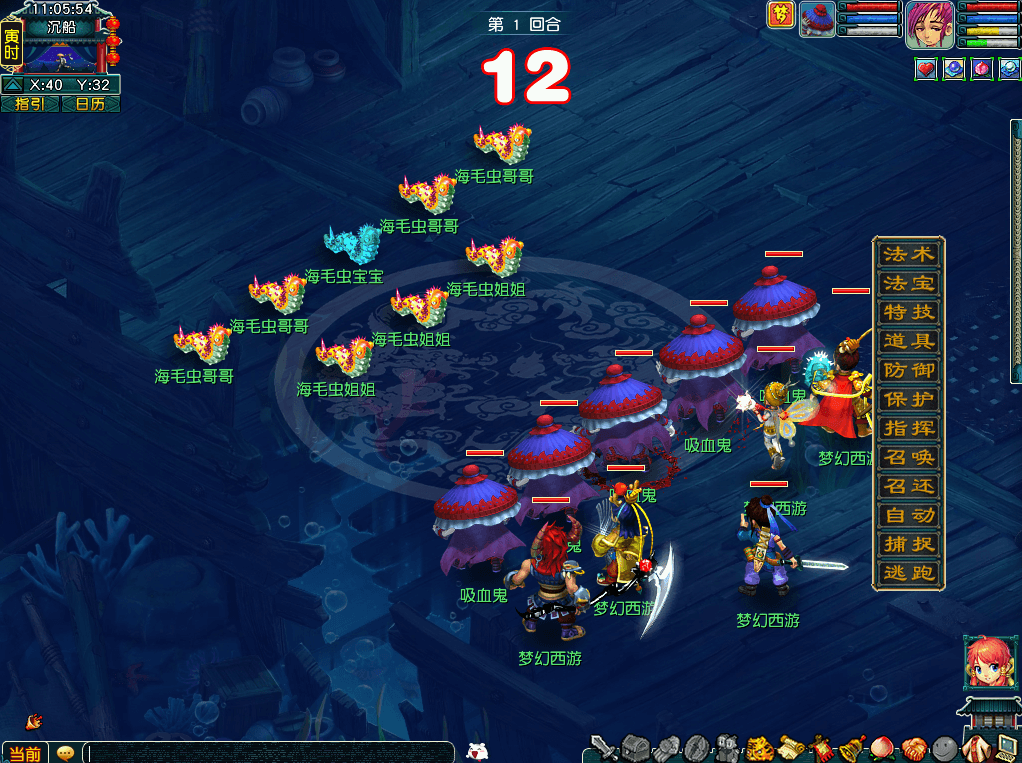Select 逃跑 to flee battle
Image resolution: width=1022 pixels, height=763 pixels.
click(x=908, y=574)
